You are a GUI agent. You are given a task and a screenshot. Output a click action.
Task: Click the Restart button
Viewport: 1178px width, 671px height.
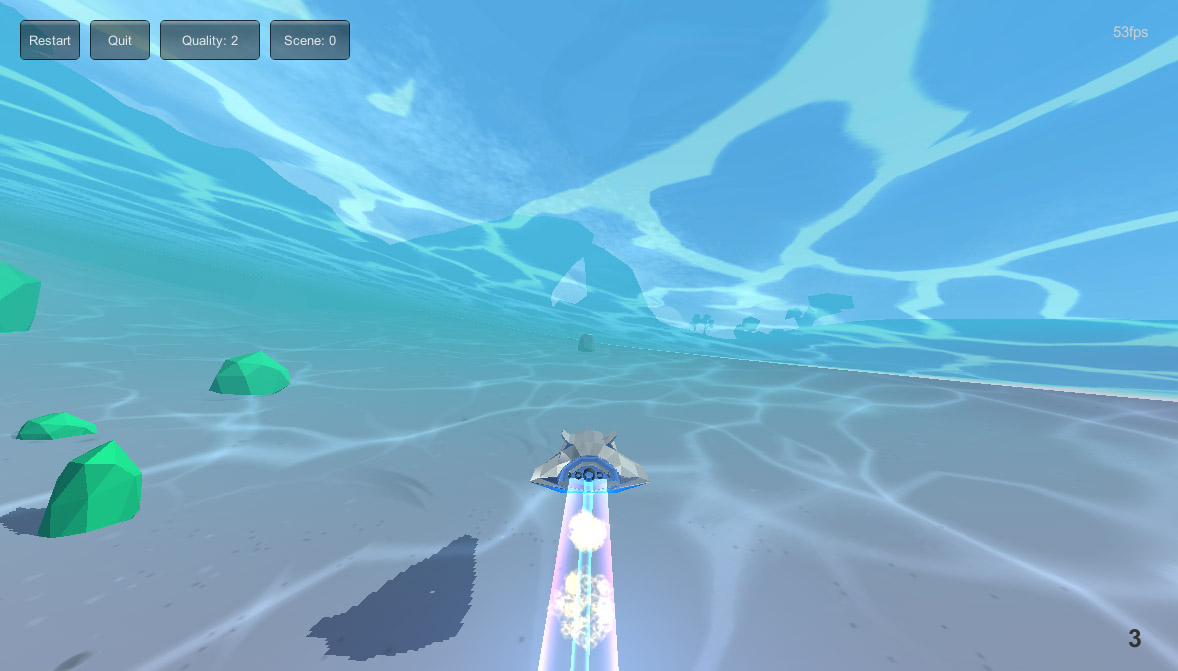[x=50, y=40]
